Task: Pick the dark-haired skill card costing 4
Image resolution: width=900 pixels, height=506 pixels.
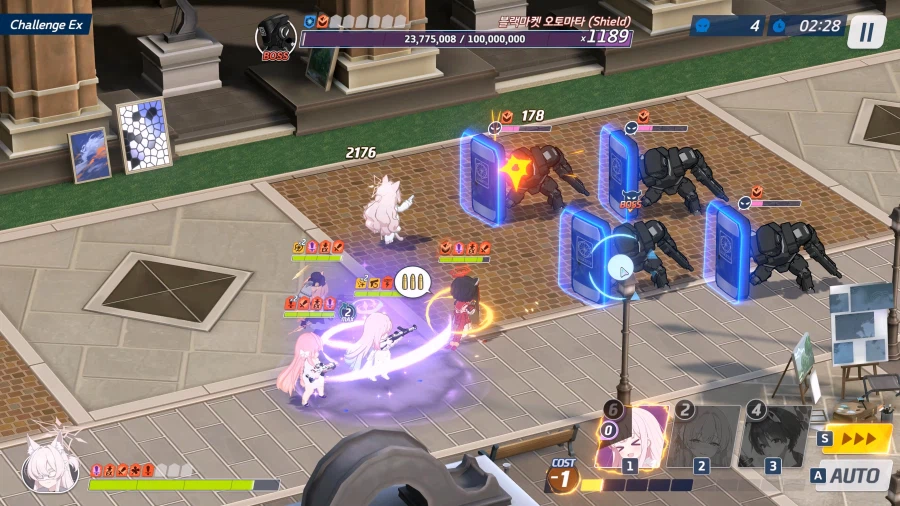Action: click(x=773, y=437)
